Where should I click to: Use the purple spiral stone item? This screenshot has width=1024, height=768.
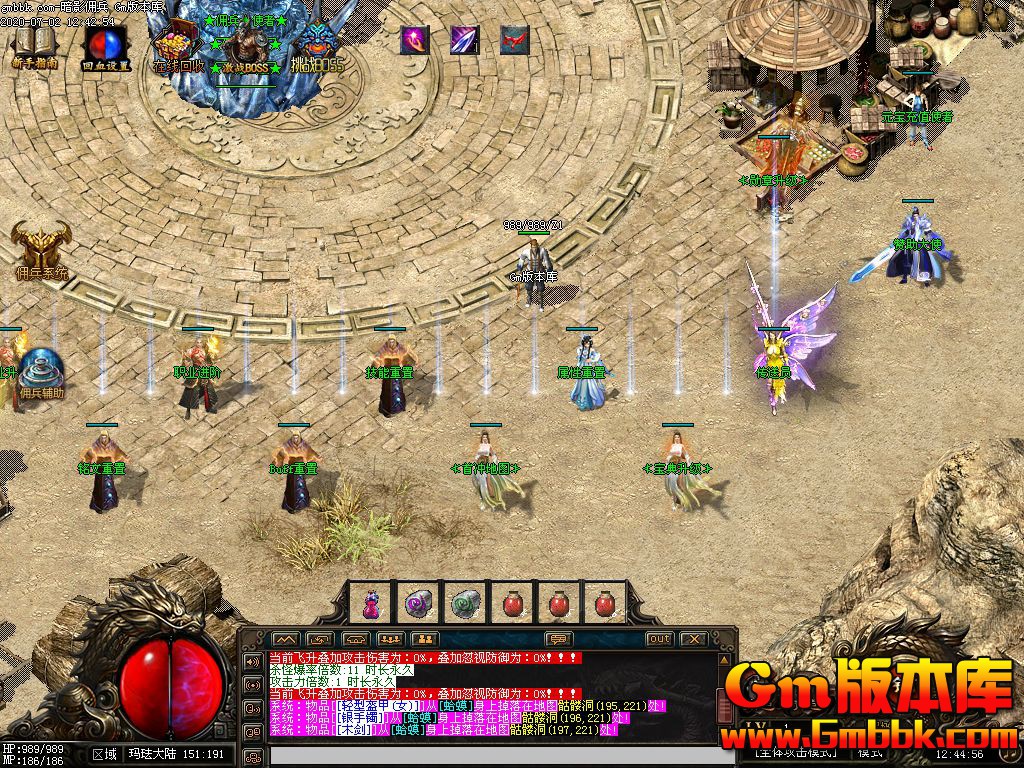point(418,603)
